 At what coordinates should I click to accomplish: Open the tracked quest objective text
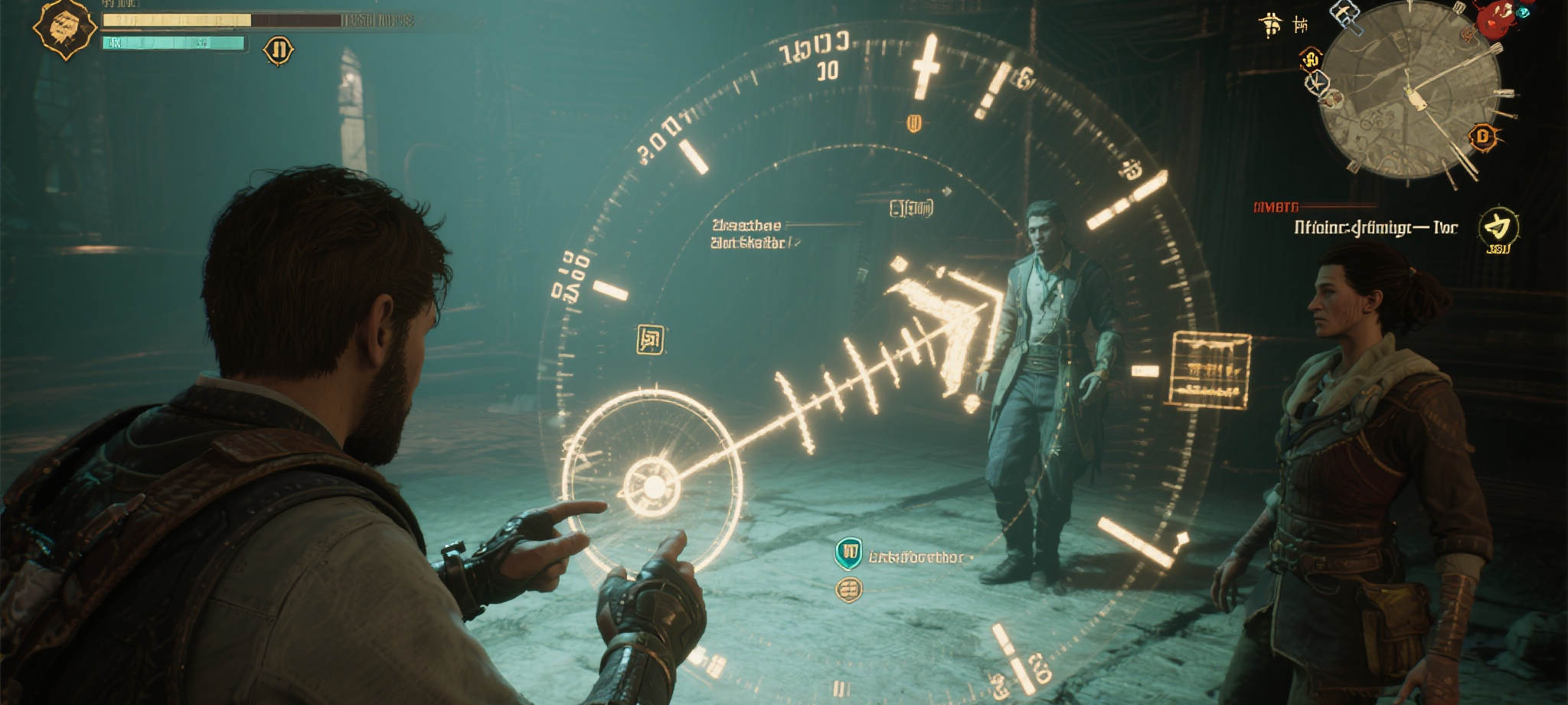click(x=1375, y=227)
